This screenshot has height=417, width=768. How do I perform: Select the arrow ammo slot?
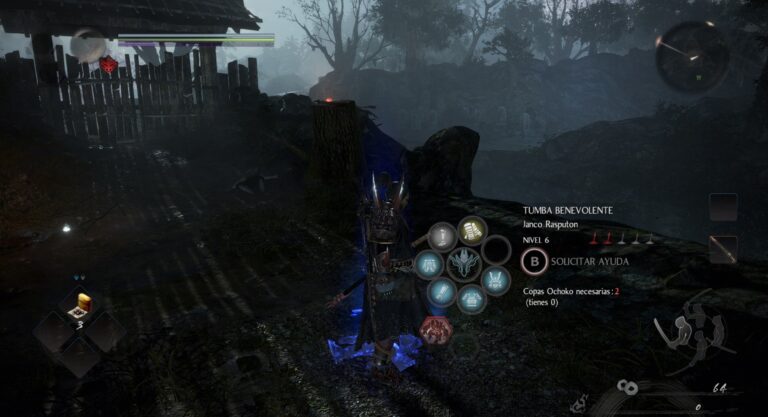[x=723, y=248]
